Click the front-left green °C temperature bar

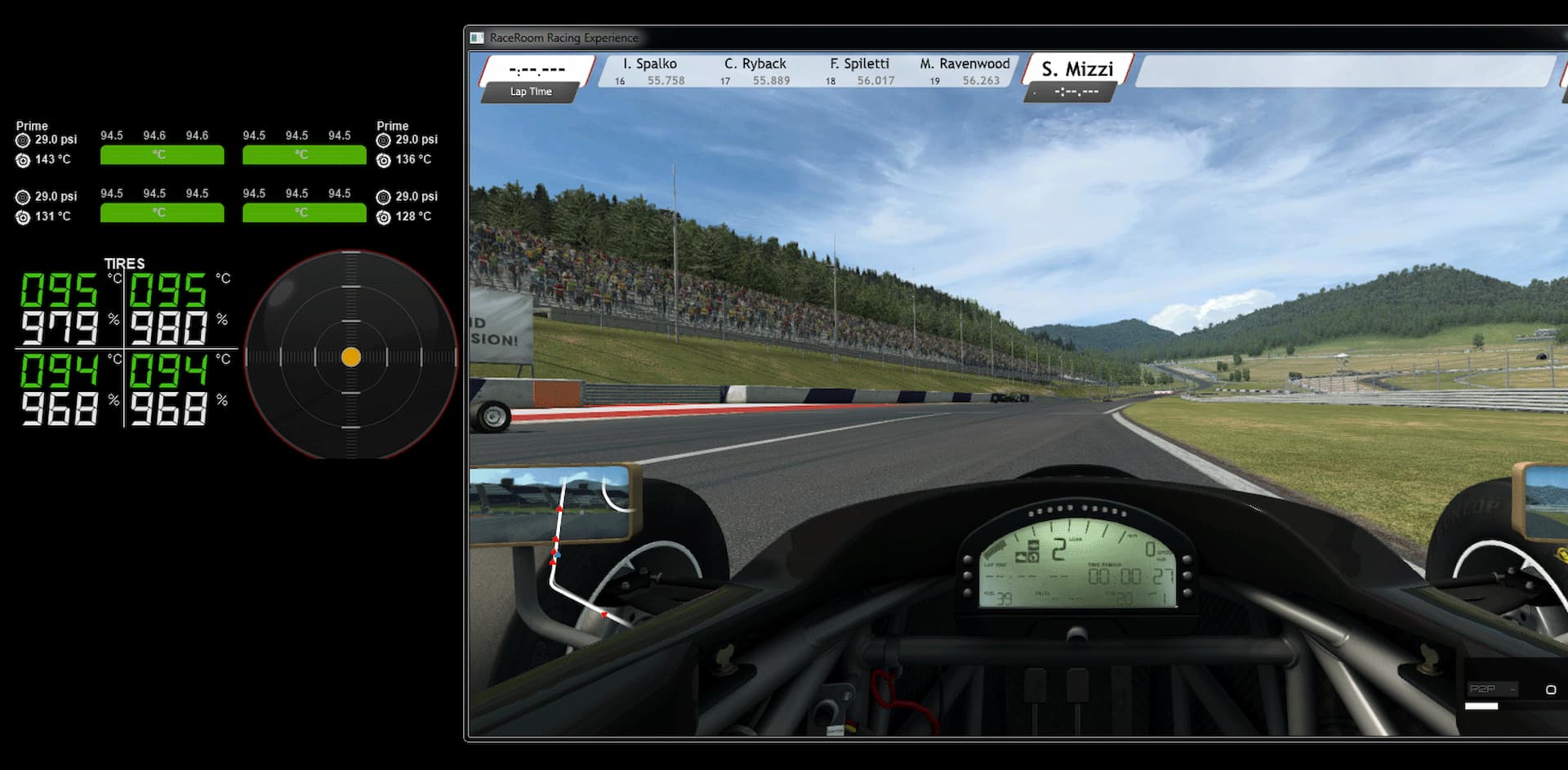tap(161, 154)
